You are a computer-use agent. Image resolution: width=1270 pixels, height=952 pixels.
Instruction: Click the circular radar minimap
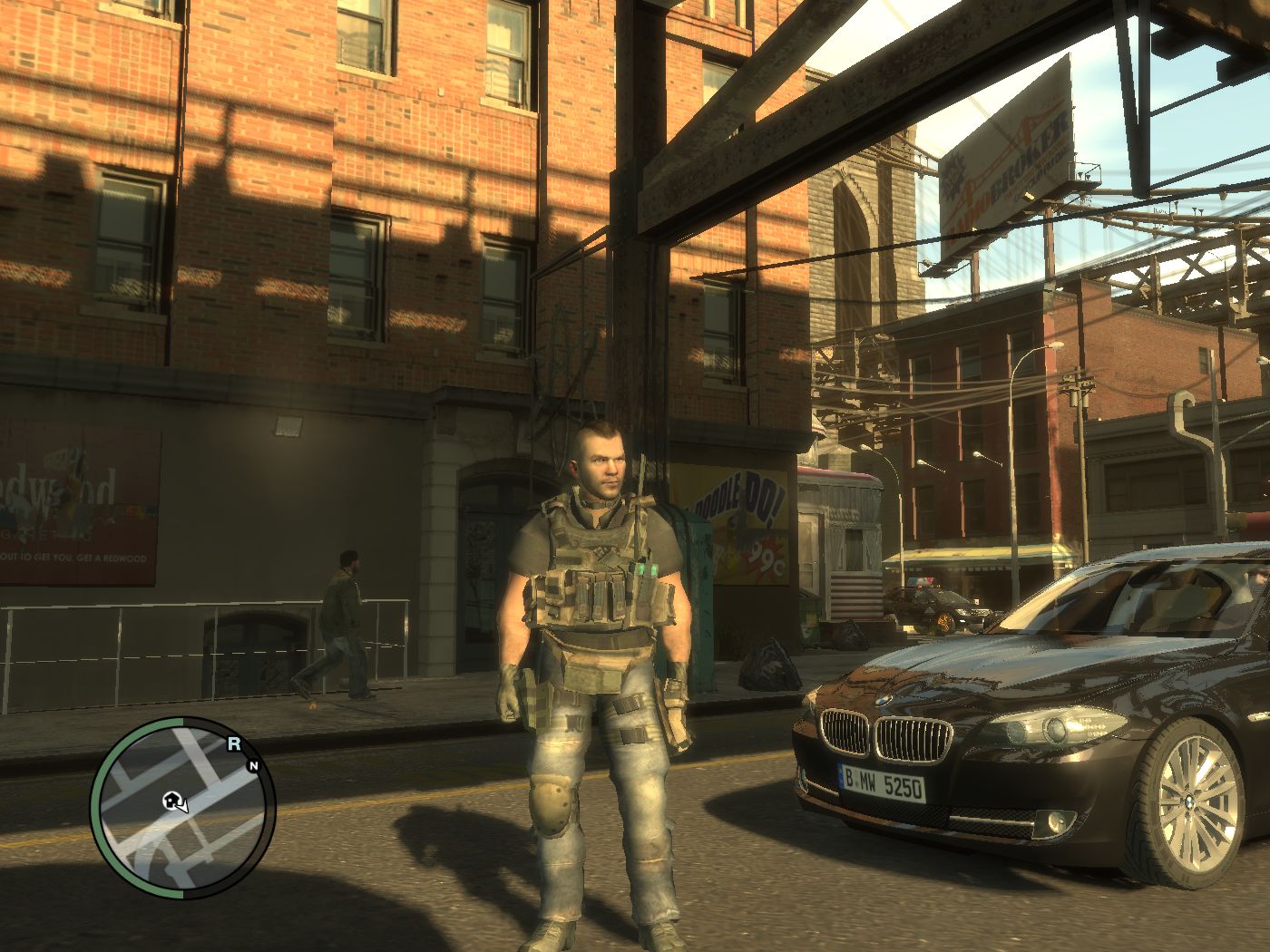tap(183, 810)
